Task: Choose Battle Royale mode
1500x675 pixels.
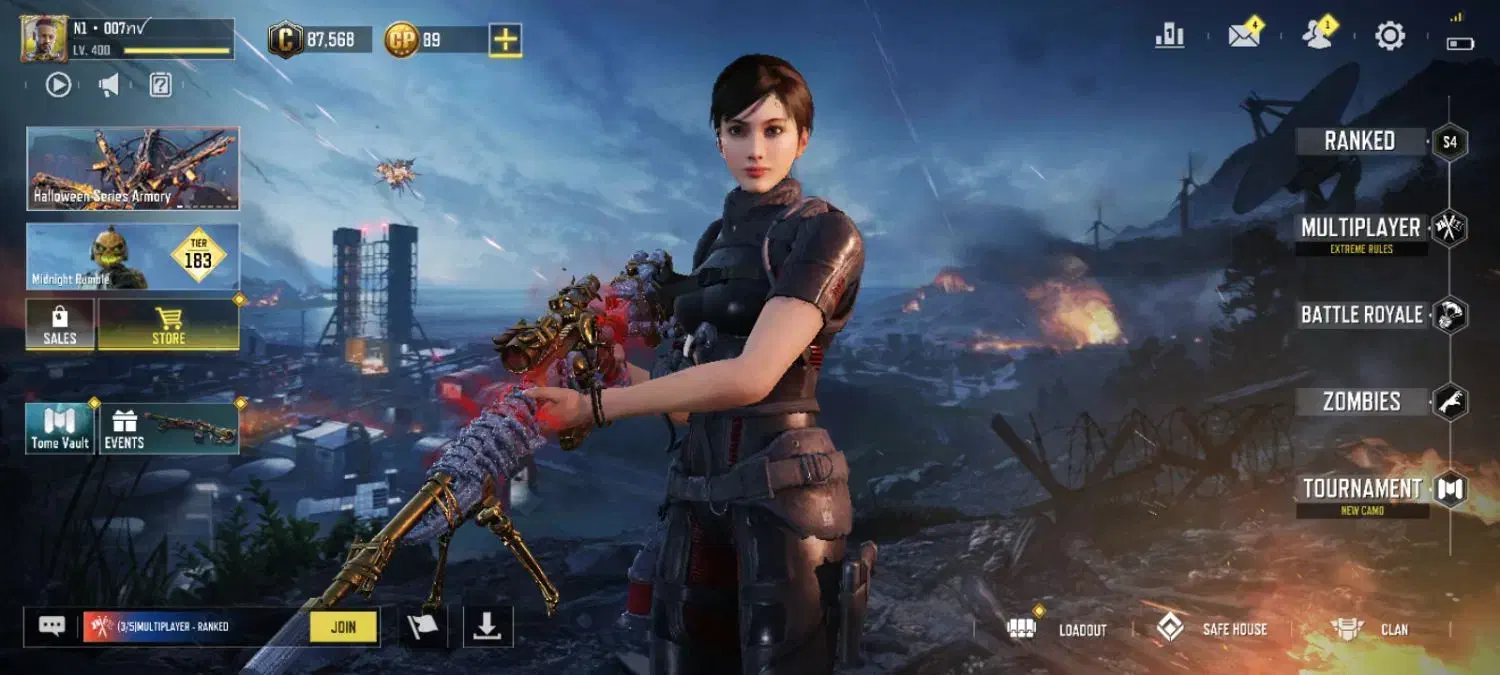Action: click(x=1362, y=315)
